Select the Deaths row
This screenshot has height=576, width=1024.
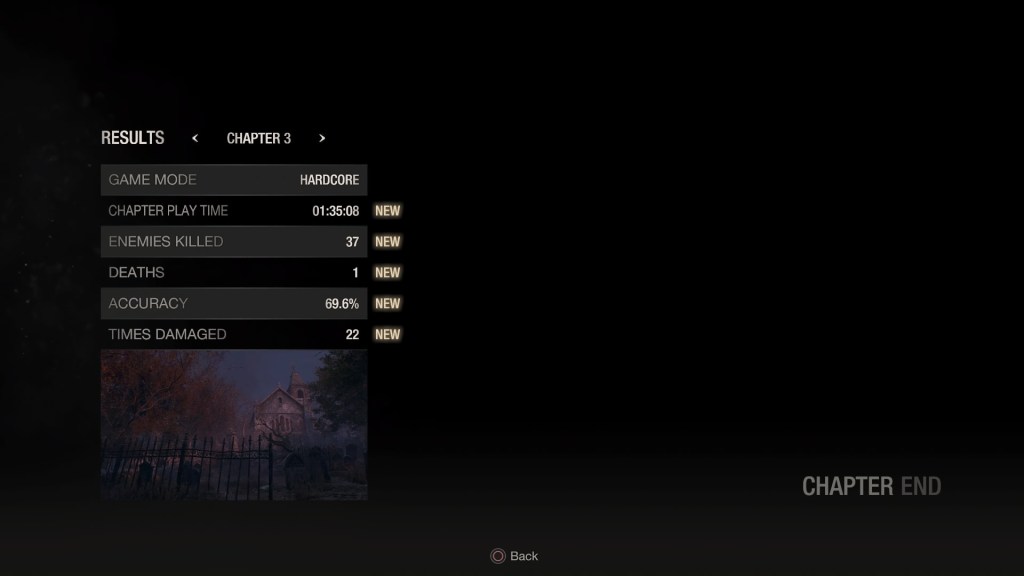pyautogui.click(x=234, y=273)
